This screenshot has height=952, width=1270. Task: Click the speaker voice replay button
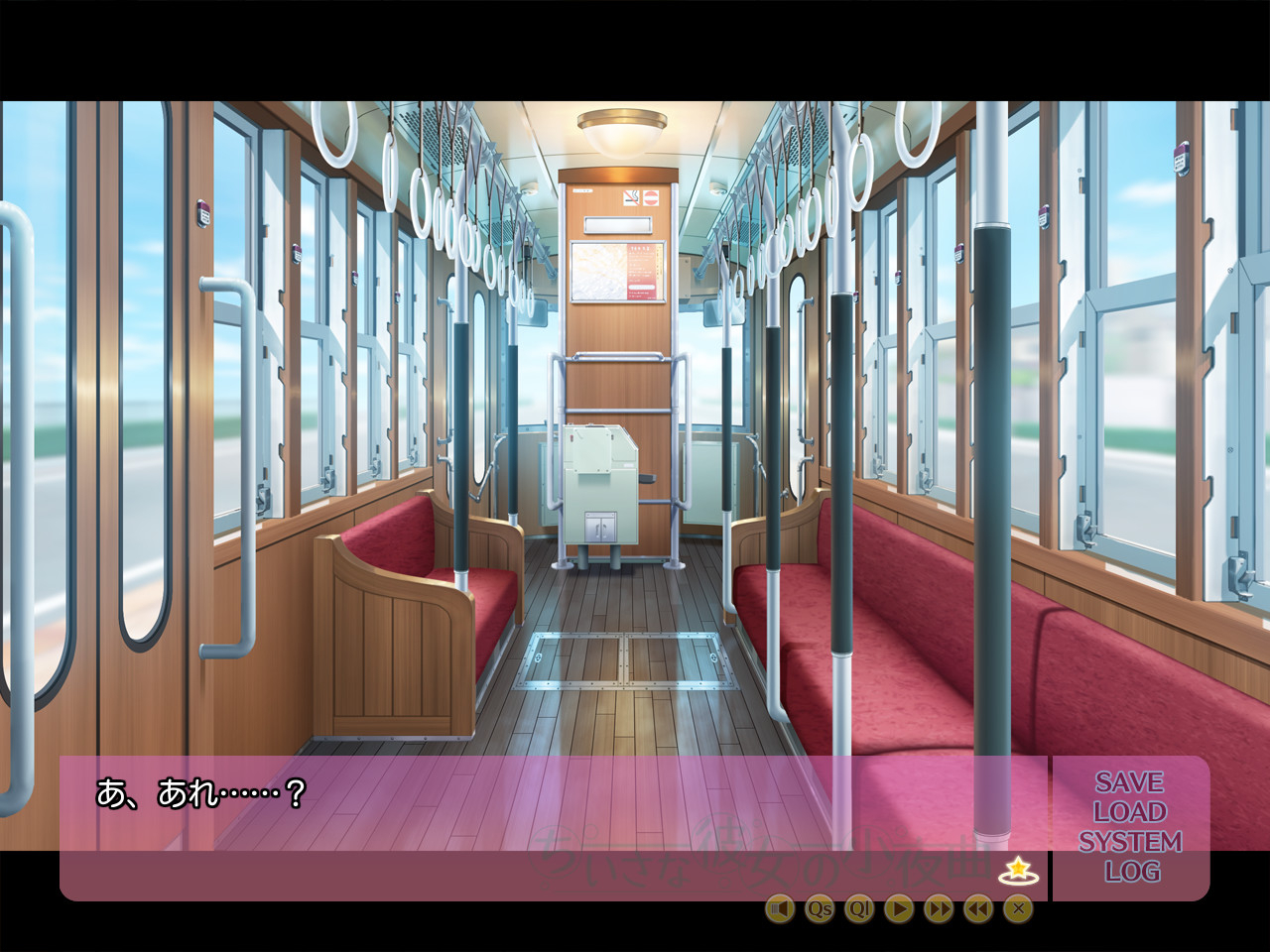coord(780,907)
